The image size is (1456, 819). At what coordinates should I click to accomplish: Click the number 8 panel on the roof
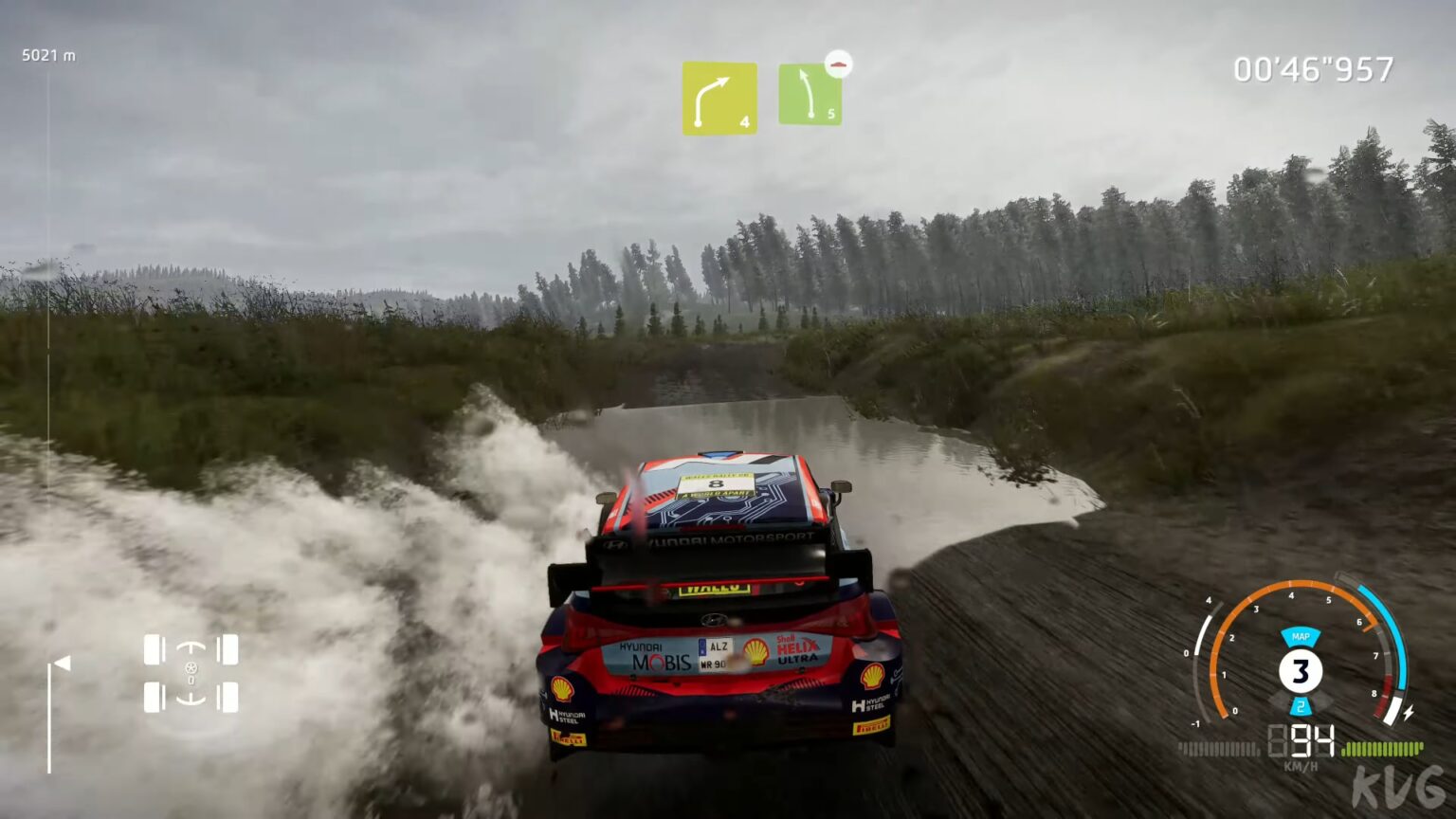pyautogui.click(x=716, y=483)
